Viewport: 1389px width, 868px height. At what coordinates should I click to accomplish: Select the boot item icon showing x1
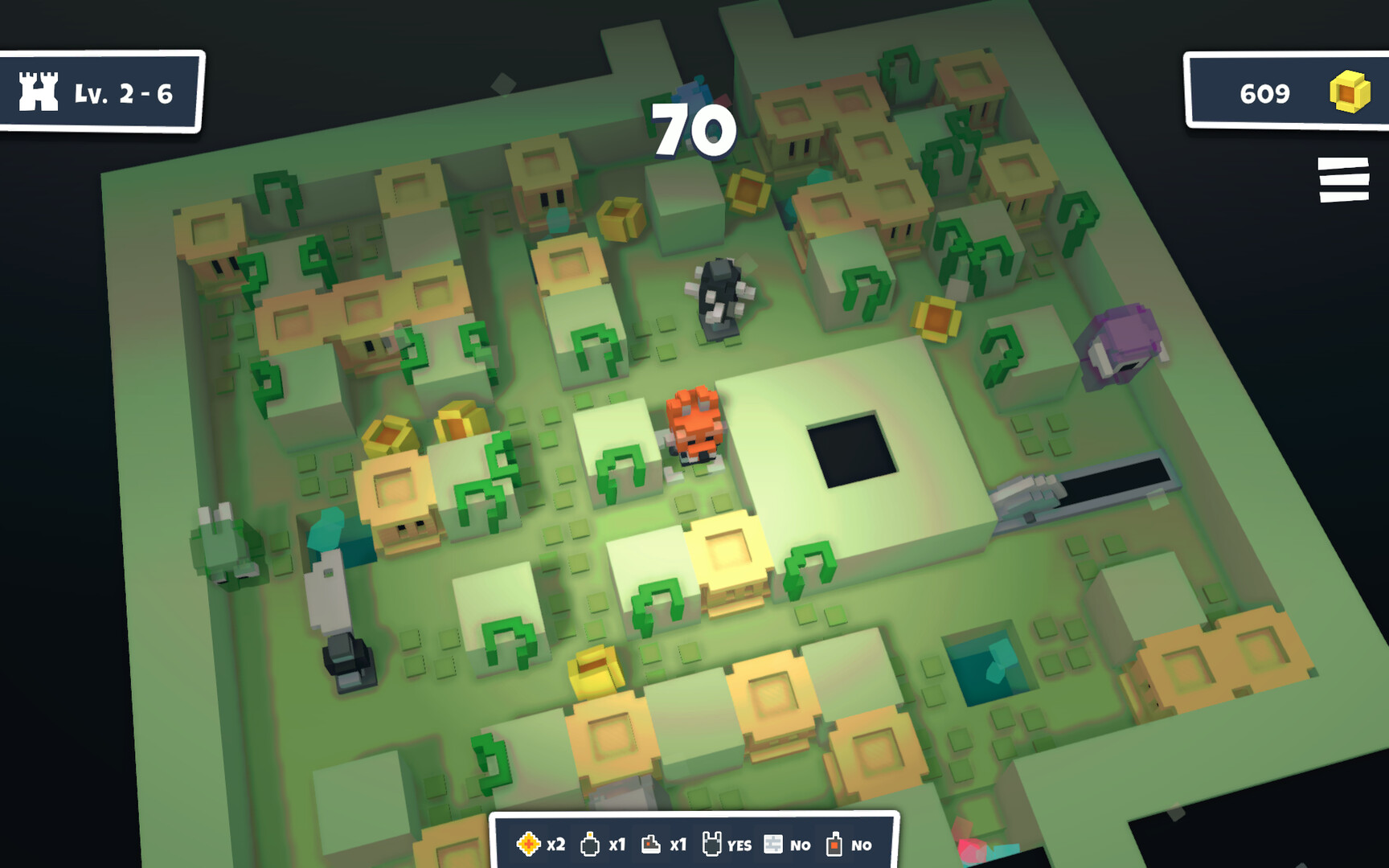[x=650, y=845]
